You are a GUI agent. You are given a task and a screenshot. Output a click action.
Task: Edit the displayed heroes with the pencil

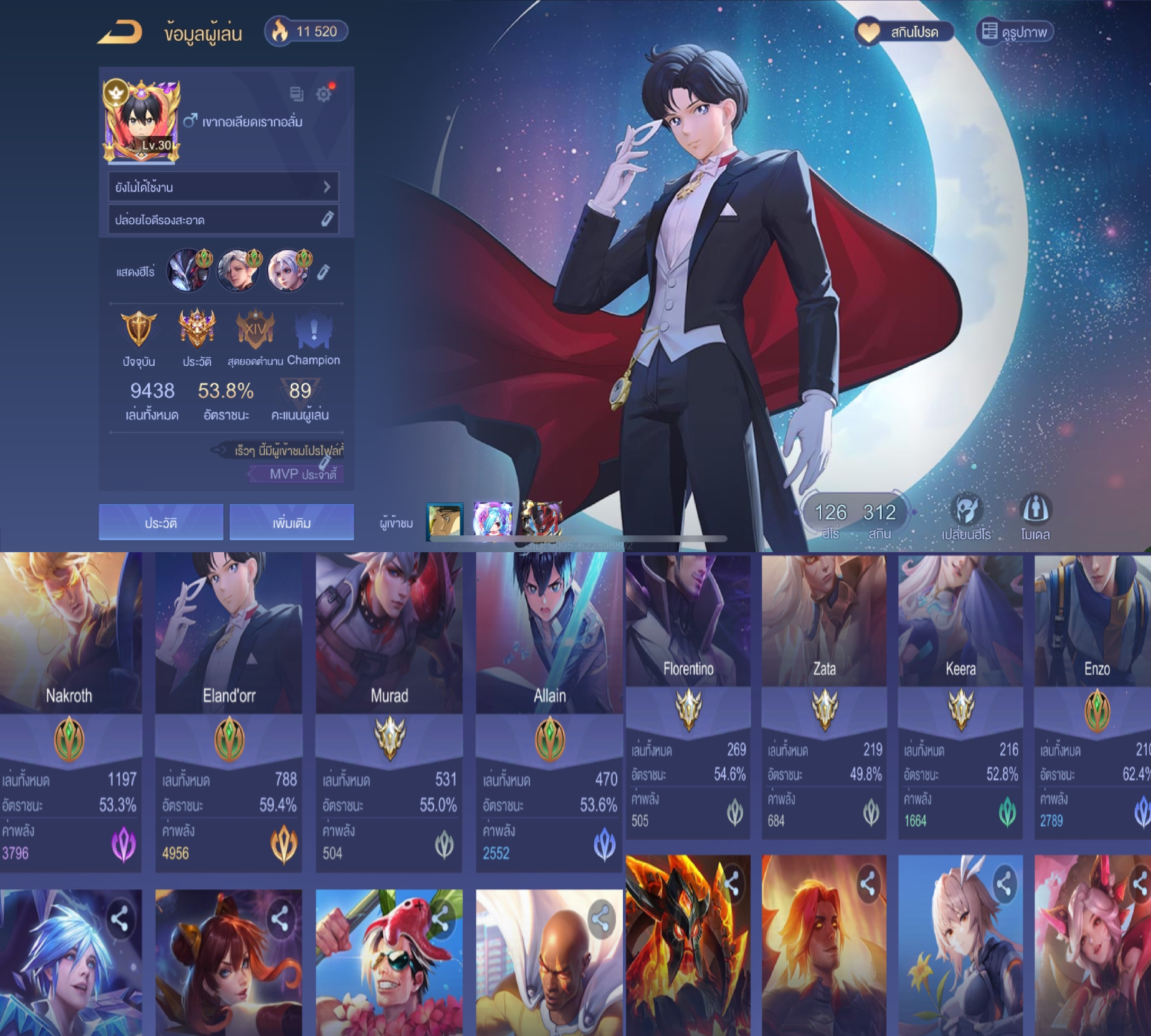[x=323, y=271]
